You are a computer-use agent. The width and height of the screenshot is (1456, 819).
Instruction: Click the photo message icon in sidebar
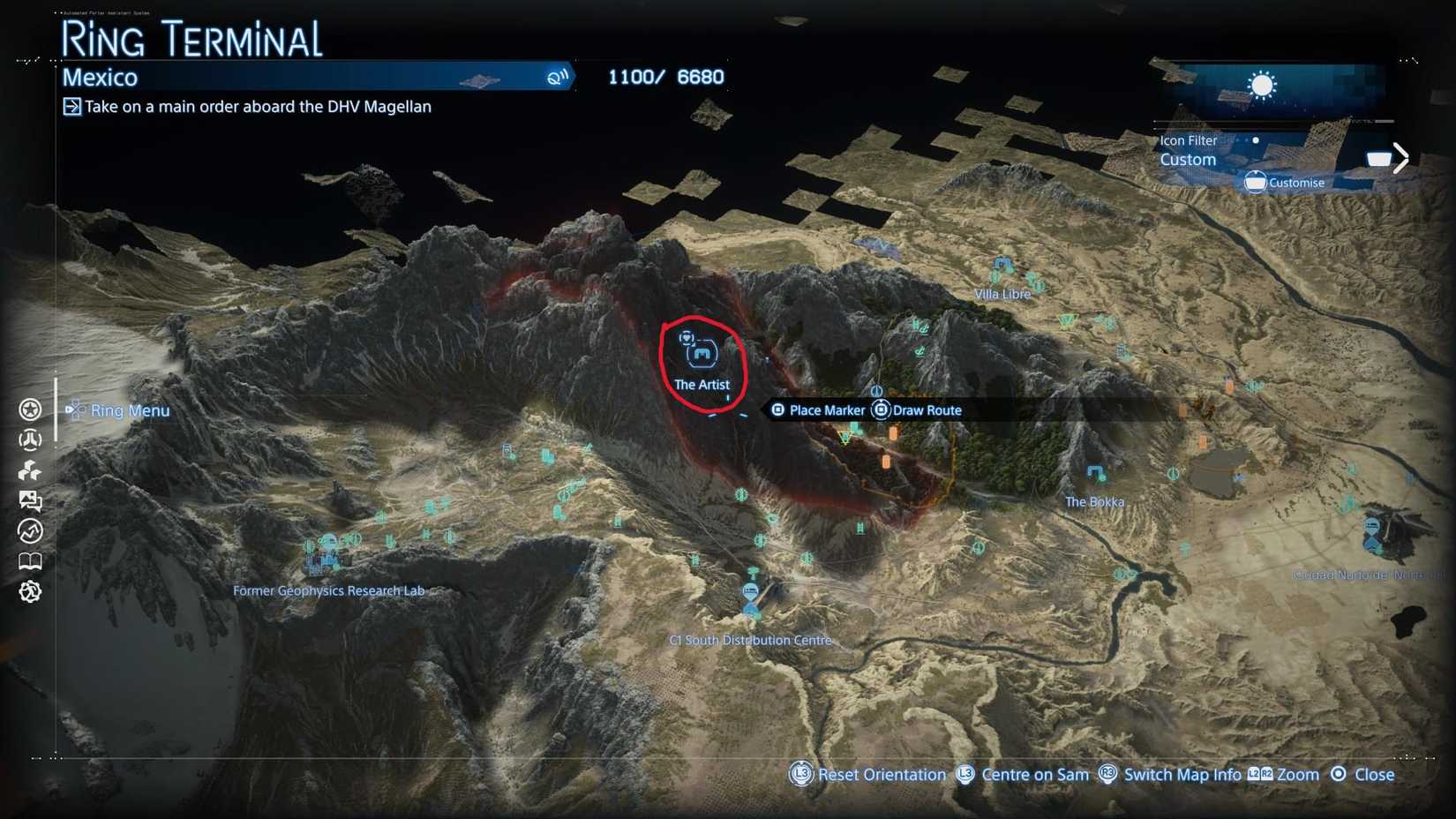(29, 501)
